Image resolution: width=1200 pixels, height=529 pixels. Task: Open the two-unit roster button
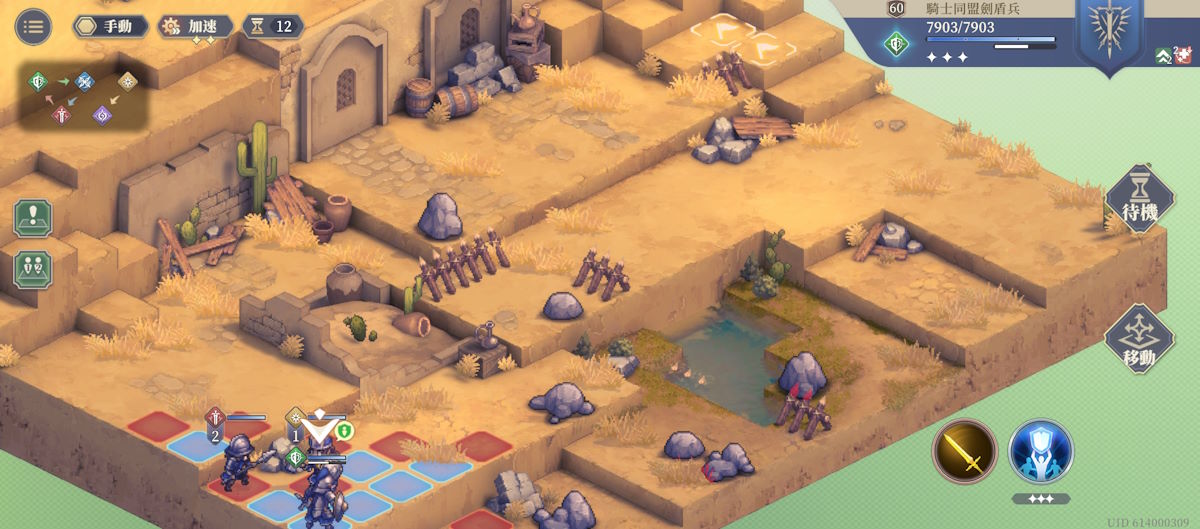(x=33, y=270)
